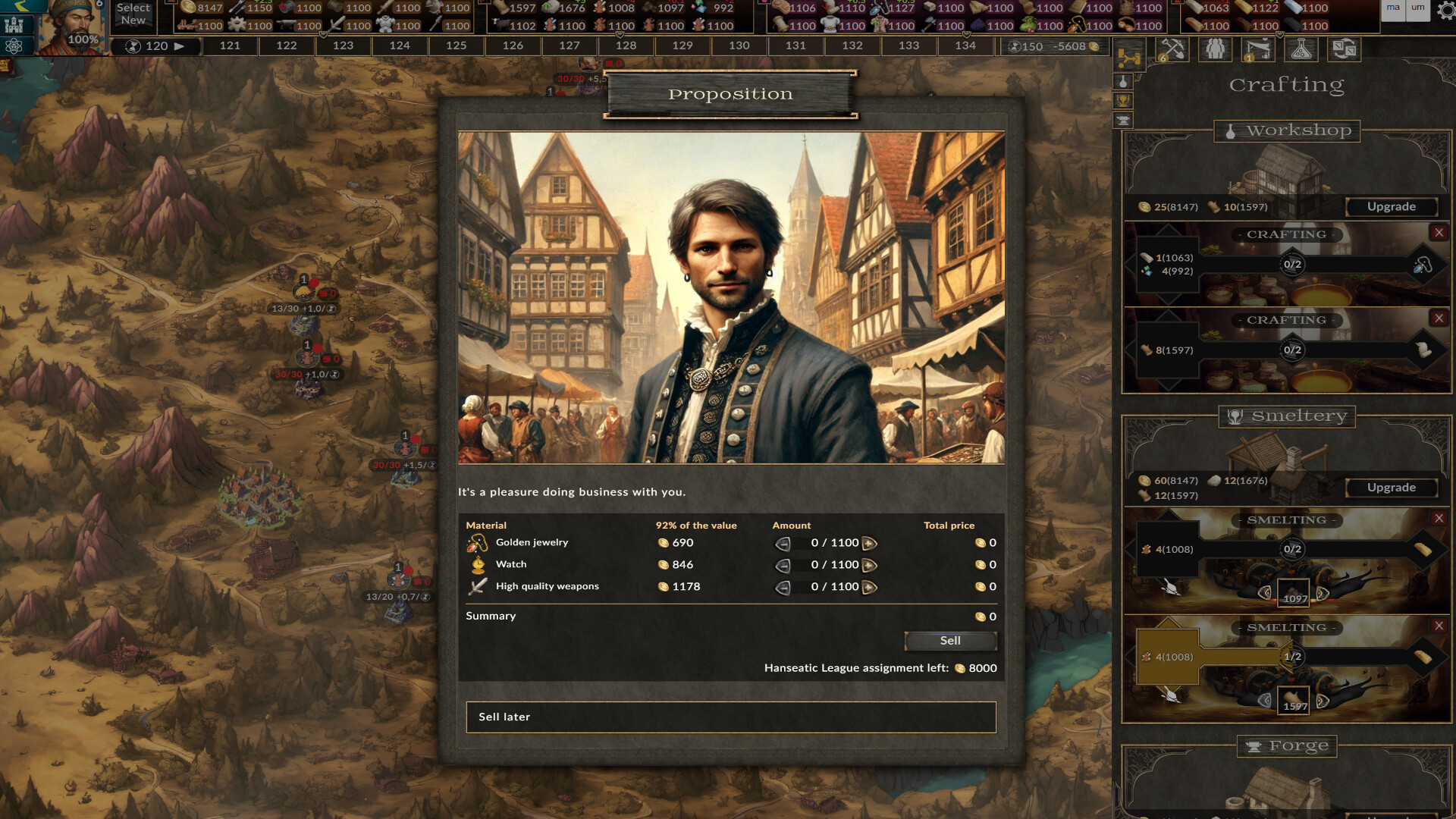
Task: Open the Forge via the anvil sidebar icon
Action: tap(1122, 121)
